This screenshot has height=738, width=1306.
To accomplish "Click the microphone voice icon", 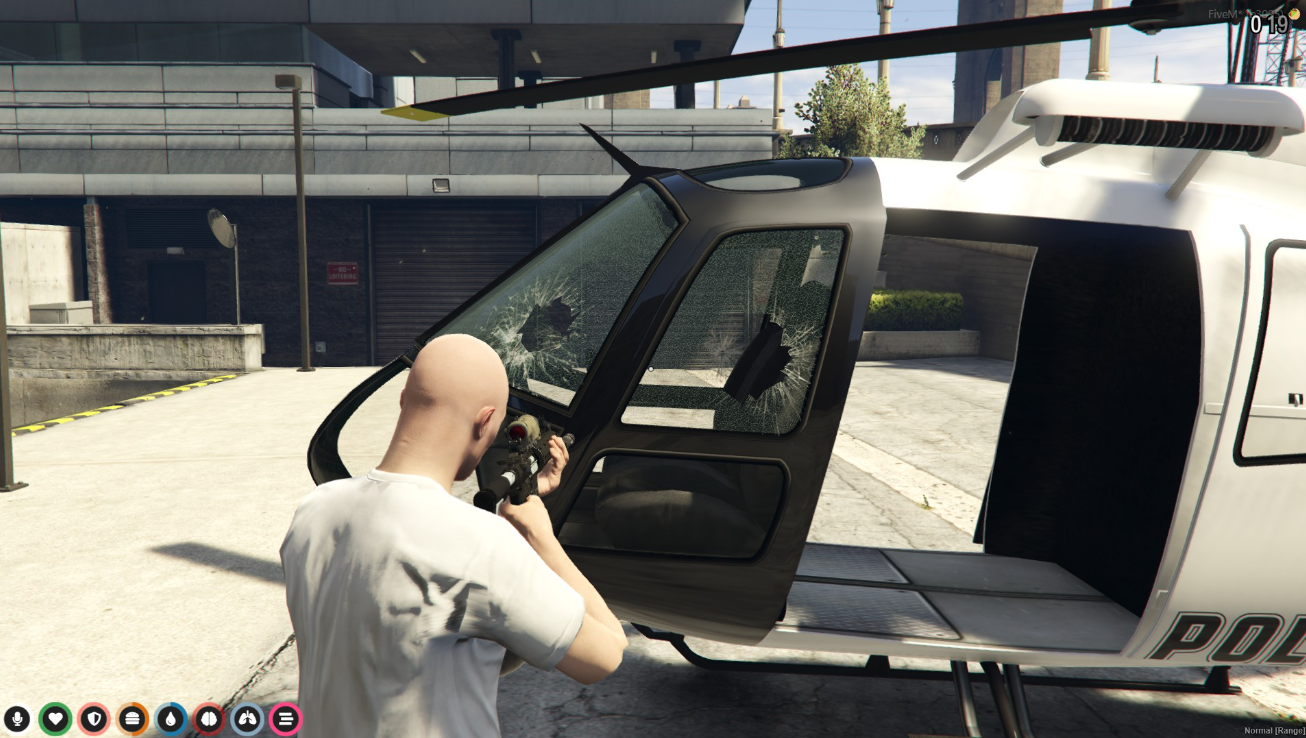I will pos(17,718).
